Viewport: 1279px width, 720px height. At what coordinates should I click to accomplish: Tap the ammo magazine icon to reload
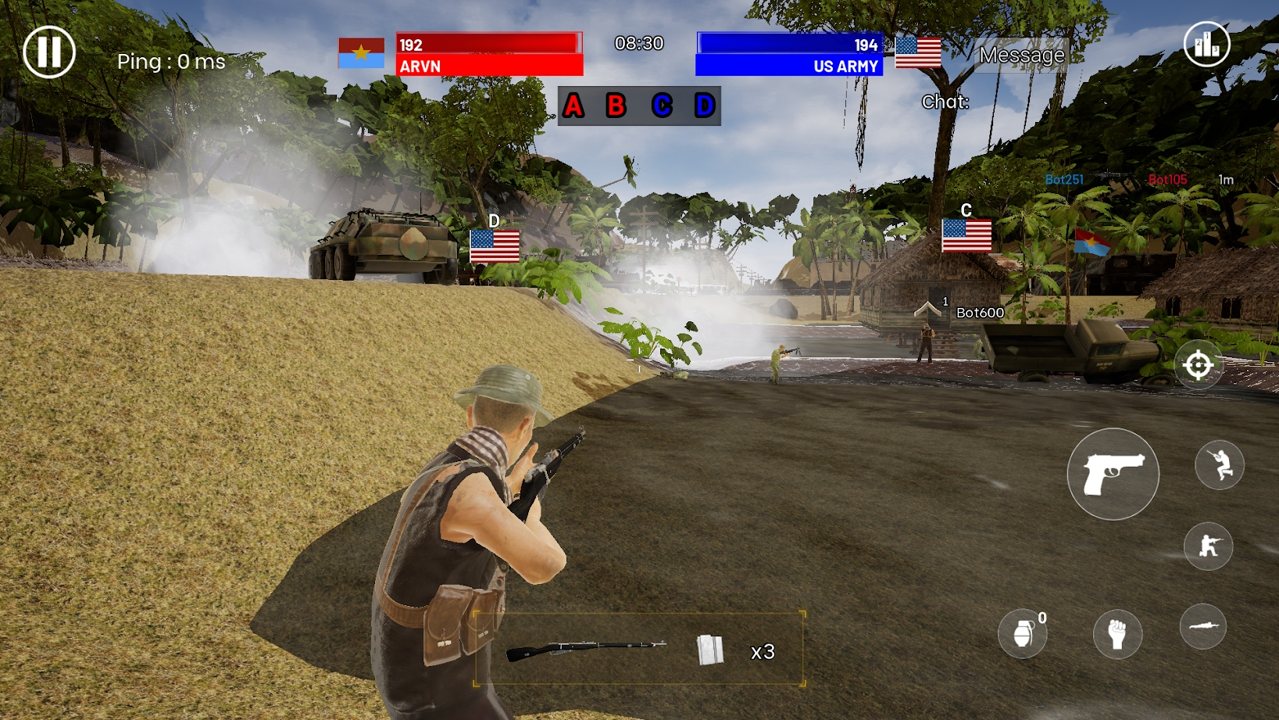(x=710, y=651)
